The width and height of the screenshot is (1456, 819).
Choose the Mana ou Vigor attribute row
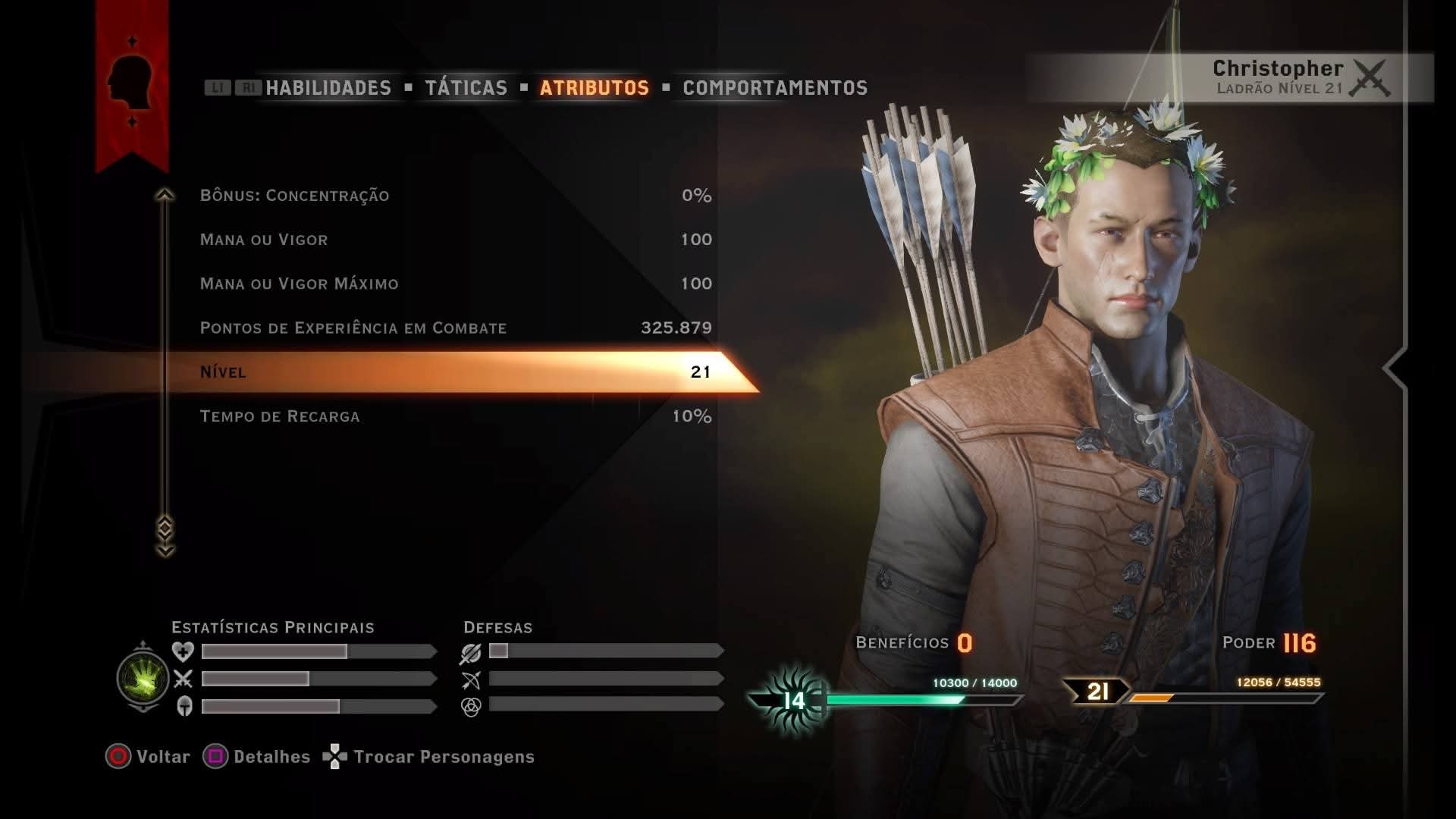(x=455, y=240)
